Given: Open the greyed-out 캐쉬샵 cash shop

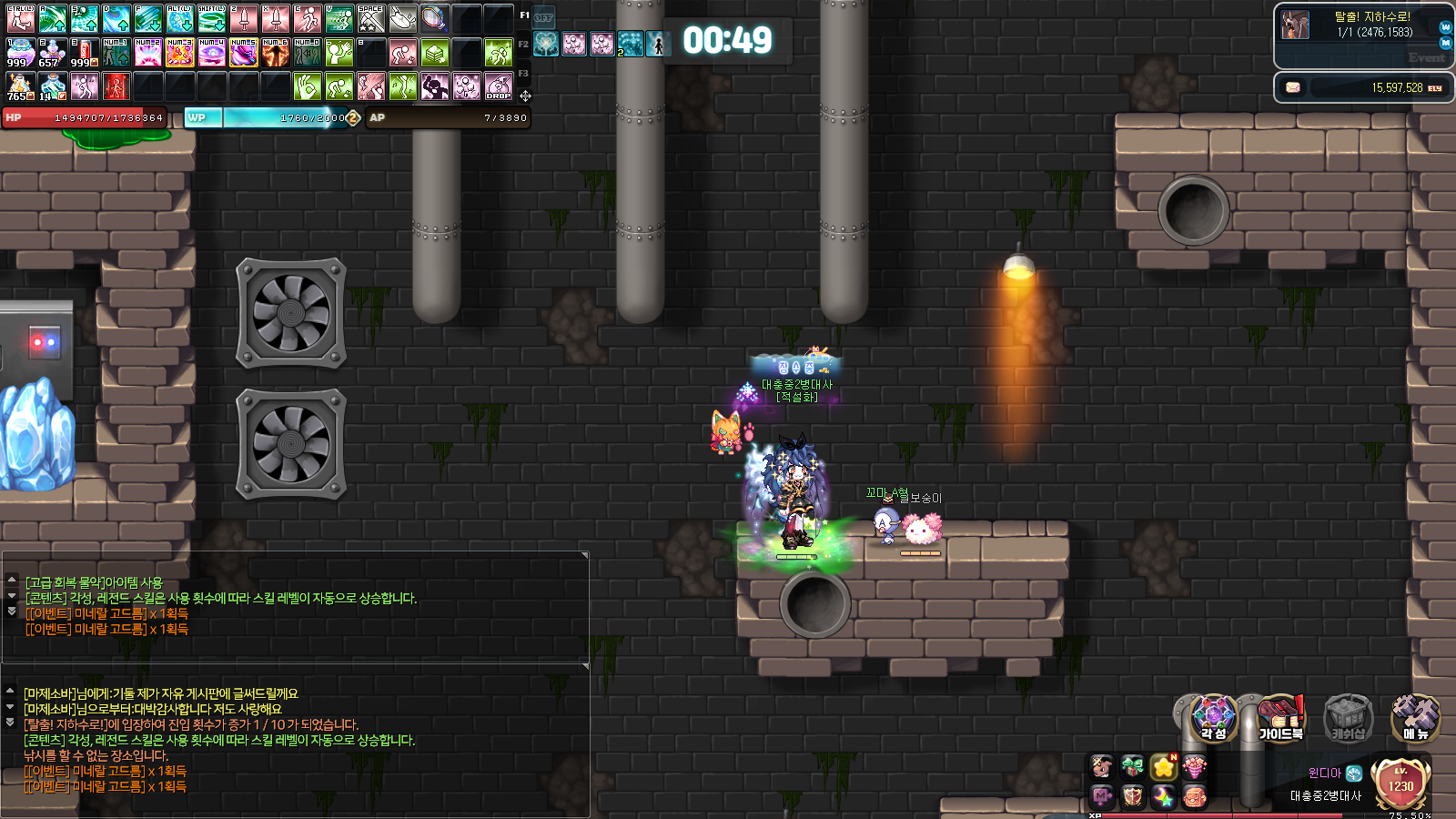Looking at the screenshot, I should 1347,718.
